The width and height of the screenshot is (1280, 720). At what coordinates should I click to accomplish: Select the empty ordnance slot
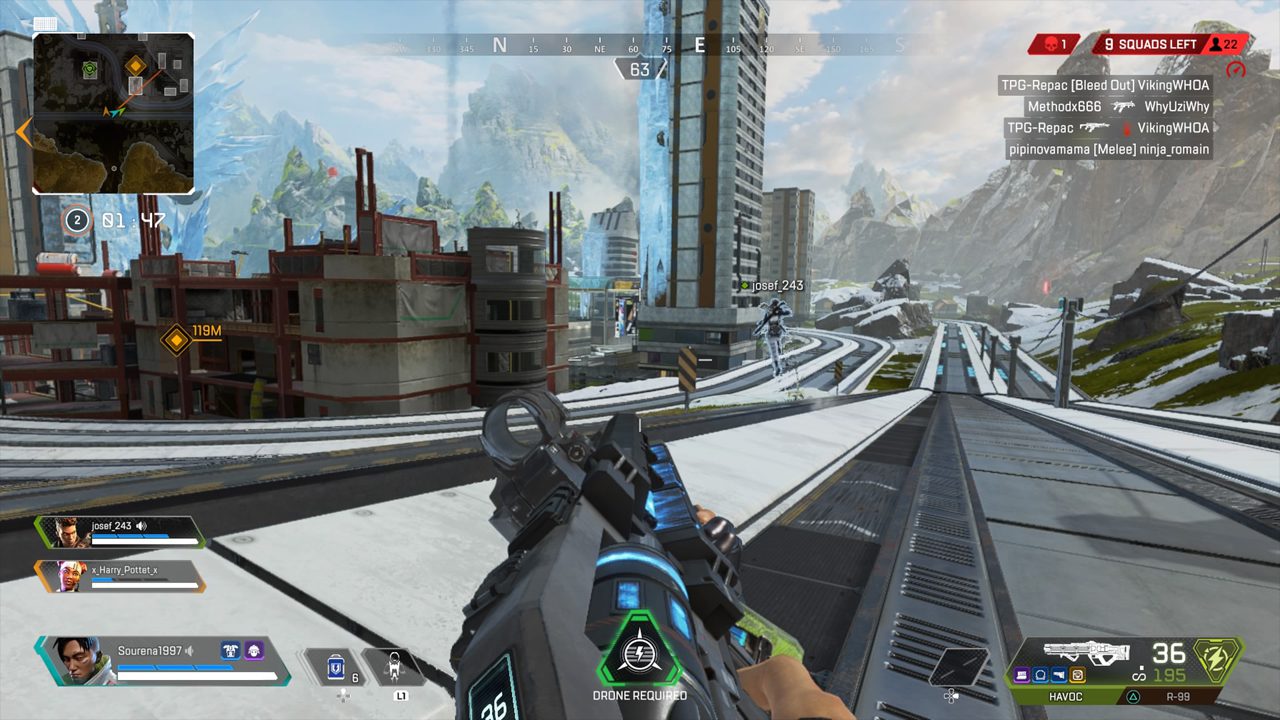click(957, 667)
